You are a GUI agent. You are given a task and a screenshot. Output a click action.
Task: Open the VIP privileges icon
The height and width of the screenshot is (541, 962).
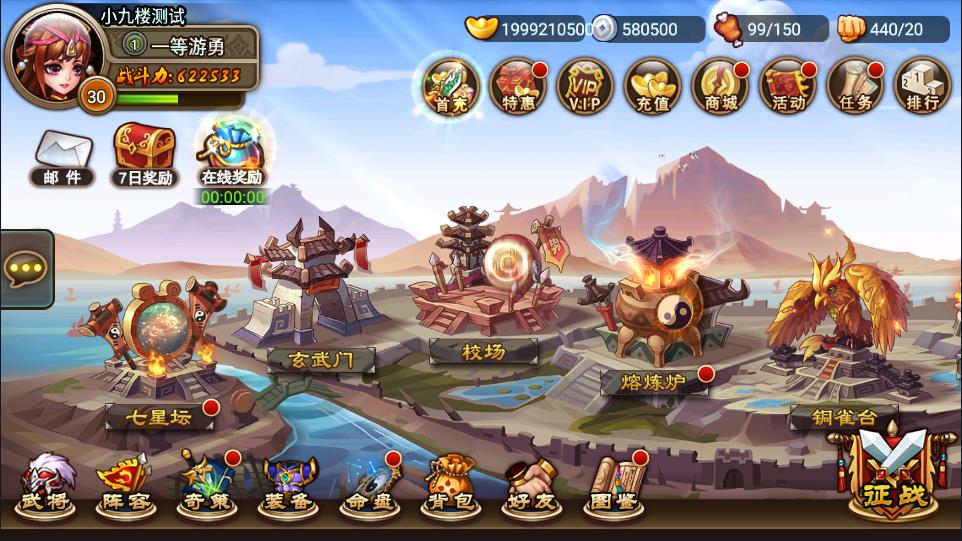point(585,85)
